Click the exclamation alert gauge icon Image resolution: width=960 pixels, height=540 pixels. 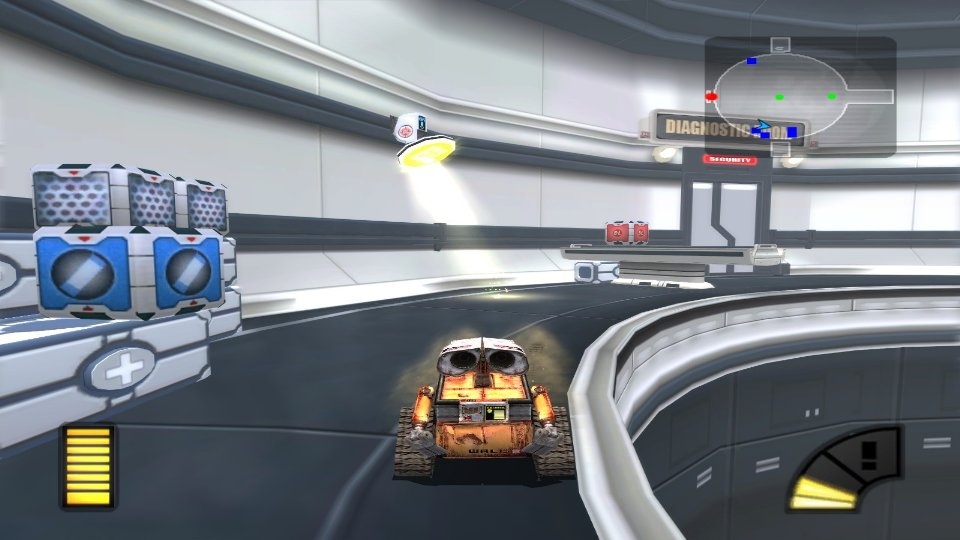click(867, 453)
